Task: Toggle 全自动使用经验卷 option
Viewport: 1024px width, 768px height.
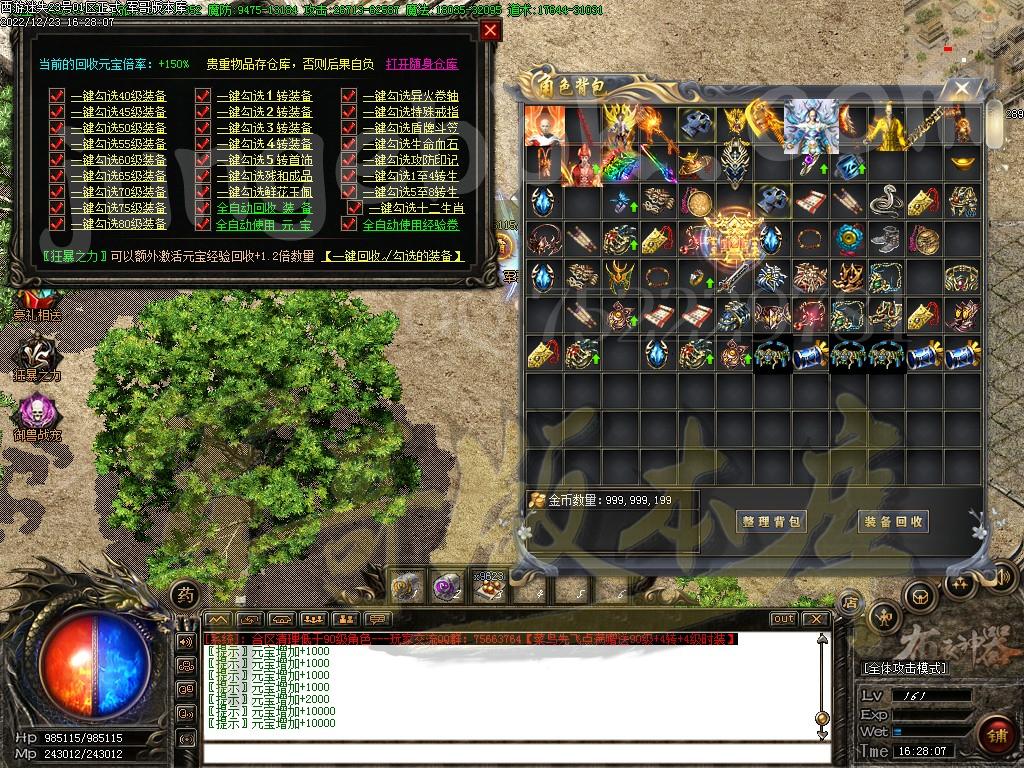Action: [349, 224]
